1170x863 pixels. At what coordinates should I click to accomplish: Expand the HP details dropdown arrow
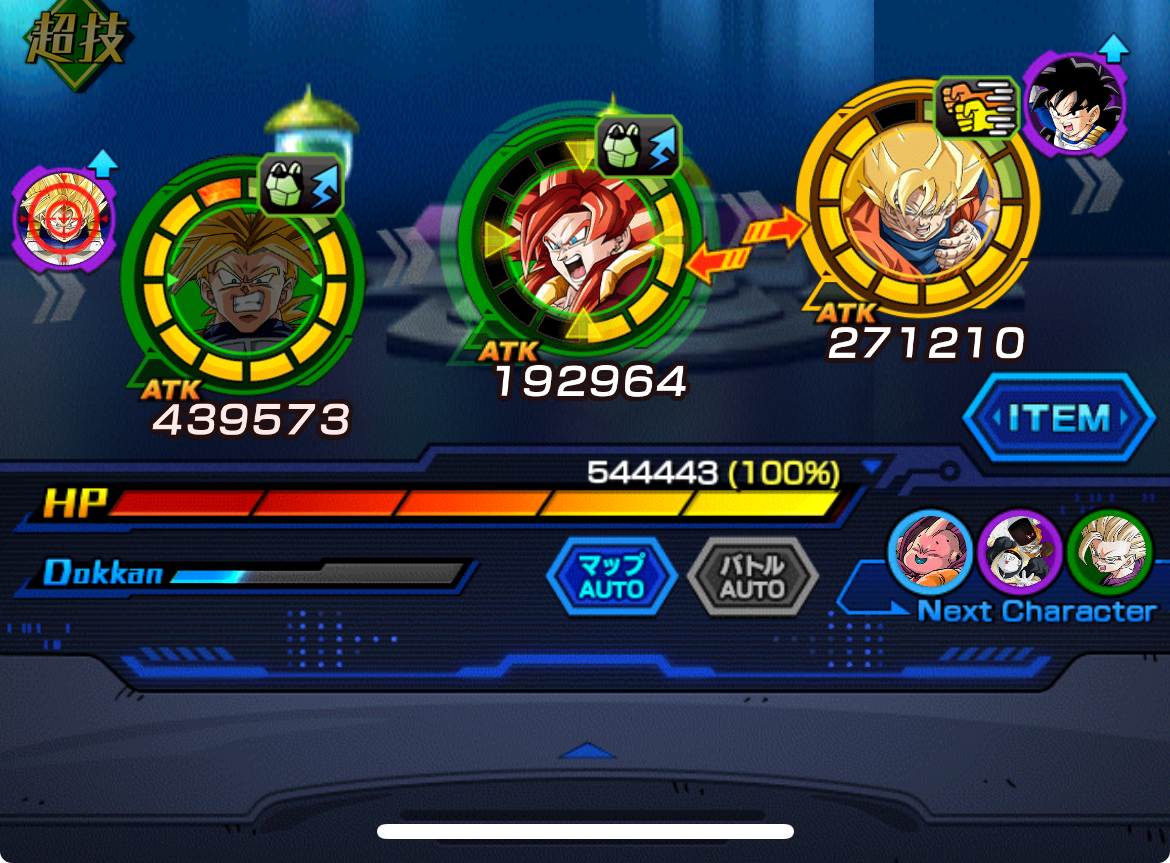tap(873, 466)
